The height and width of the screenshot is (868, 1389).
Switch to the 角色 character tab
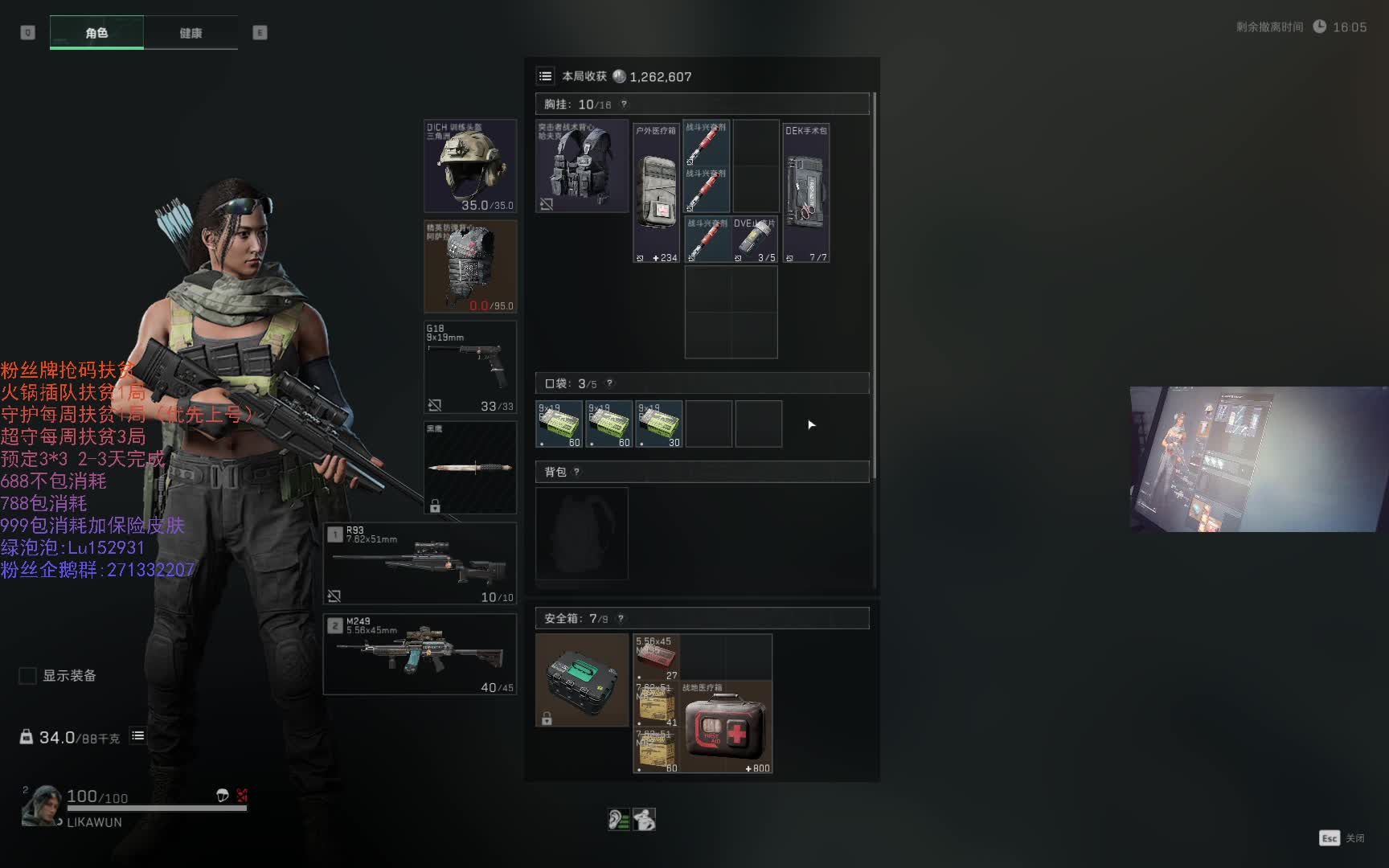click(96, 33)
